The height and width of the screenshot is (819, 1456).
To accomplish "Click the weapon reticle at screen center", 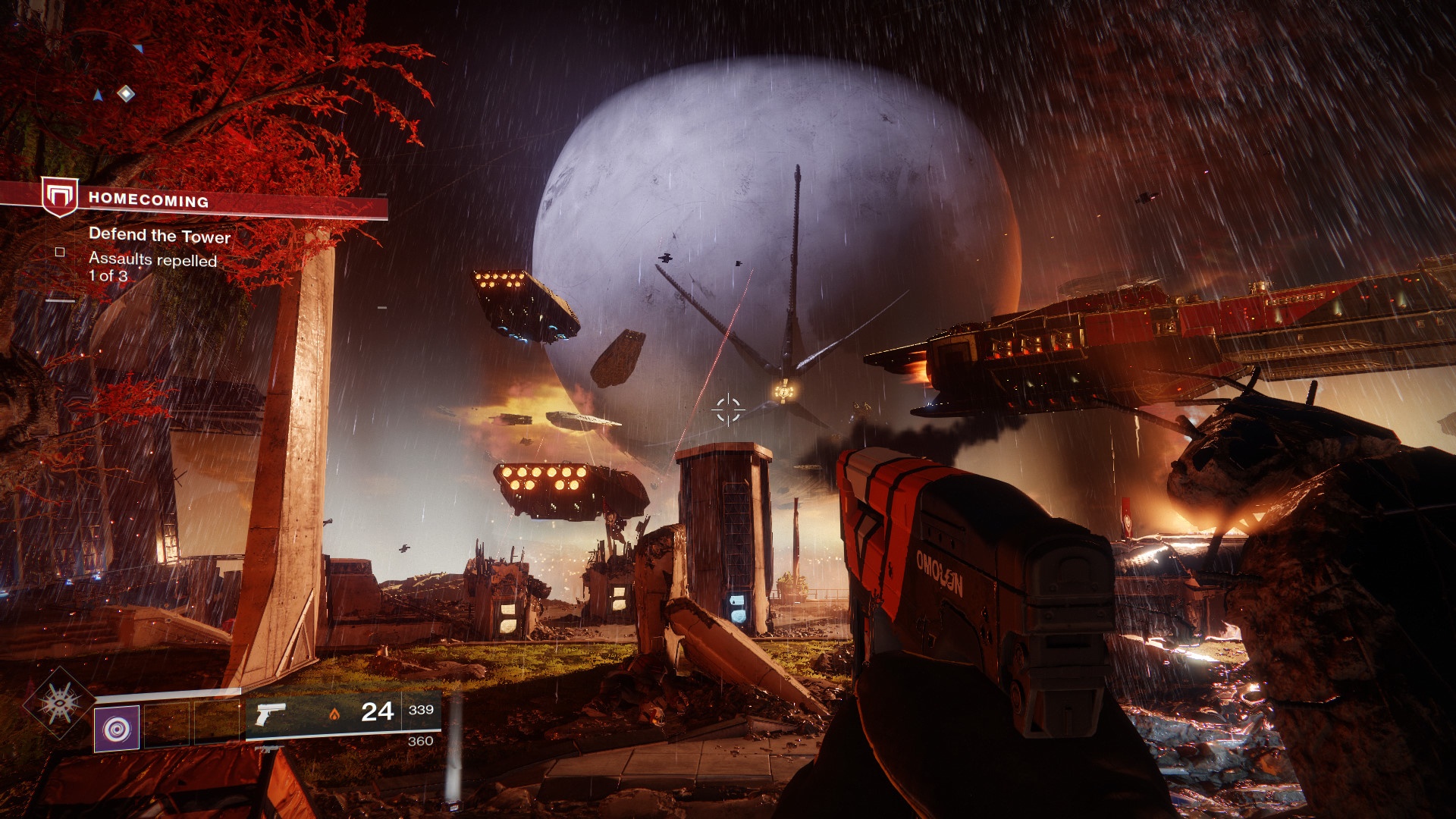I will point(727,408).
